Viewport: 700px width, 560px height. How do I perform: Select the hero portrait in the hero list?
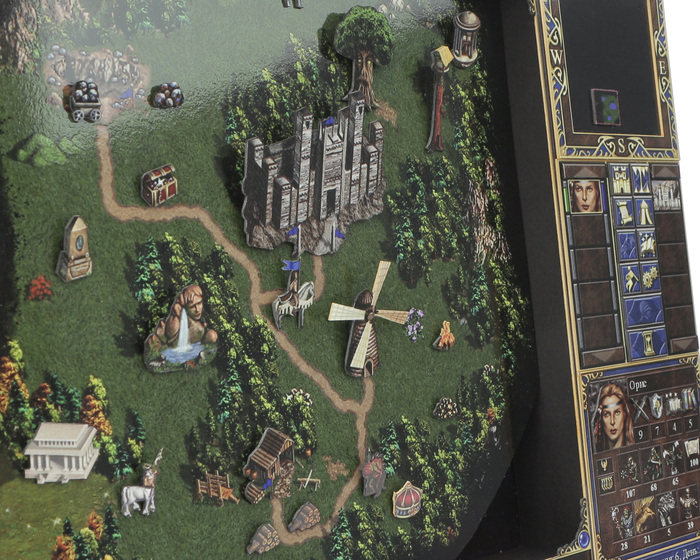coord(584,195)
